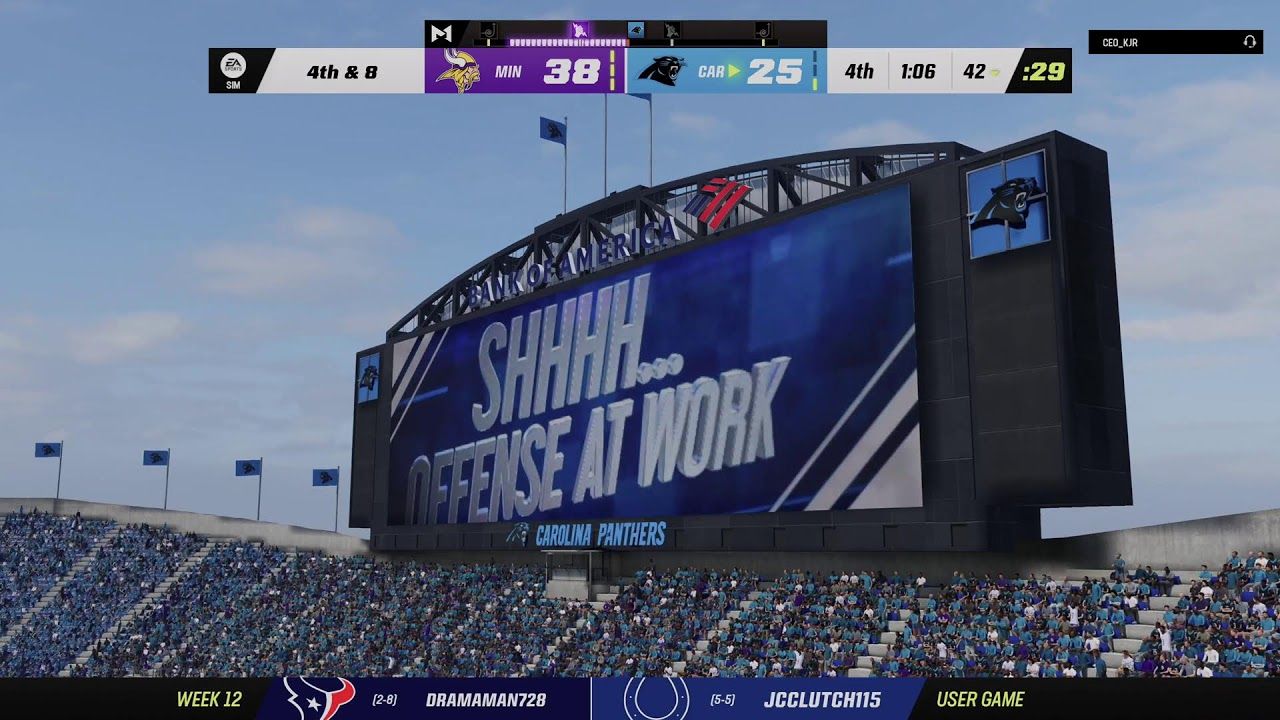Click the EA Sports SIM logo
The image size is (1280, 720).
pos(232,71)
